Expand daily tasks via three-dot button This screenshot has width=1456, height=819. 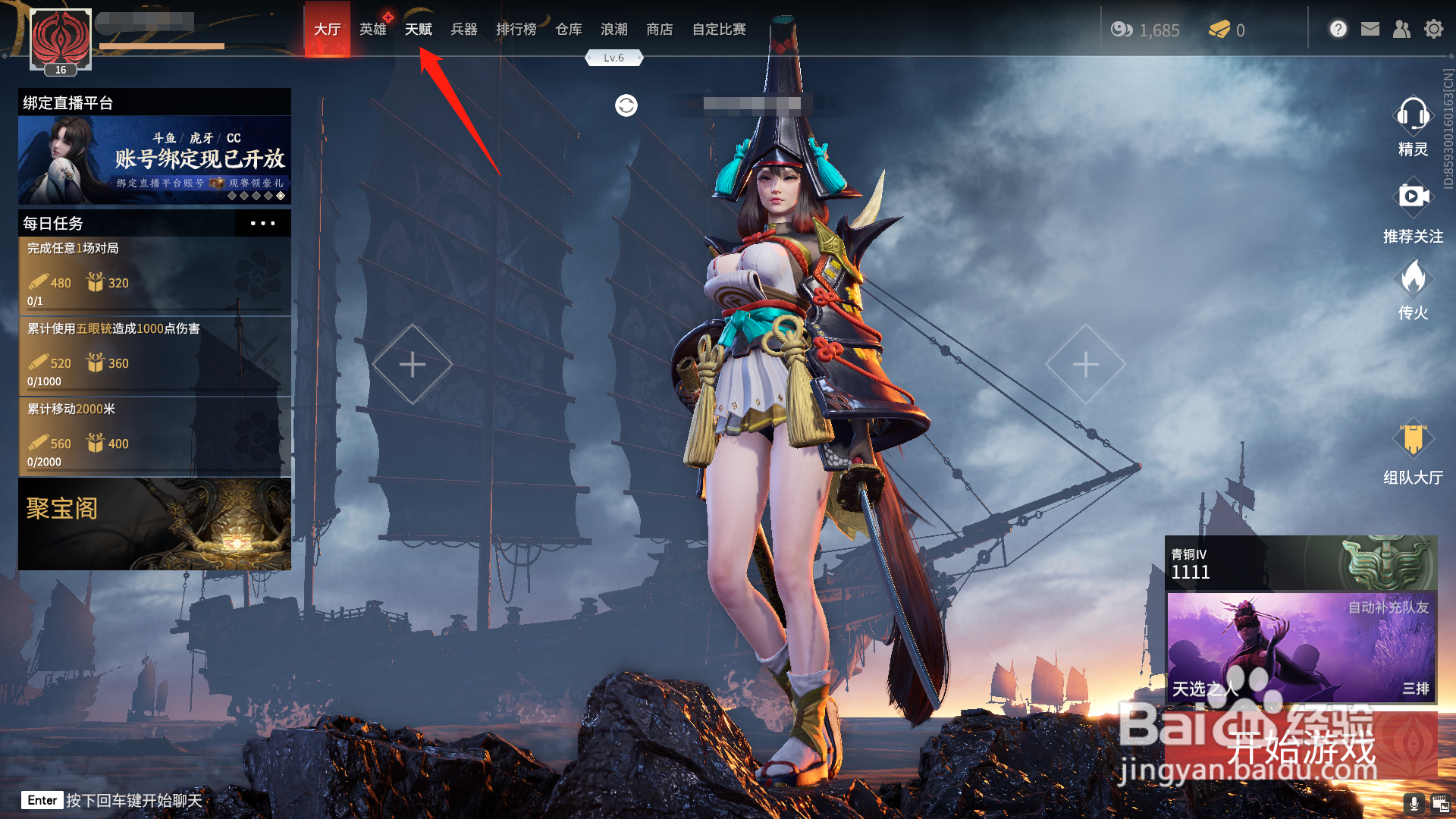click(x=262, y=224)
